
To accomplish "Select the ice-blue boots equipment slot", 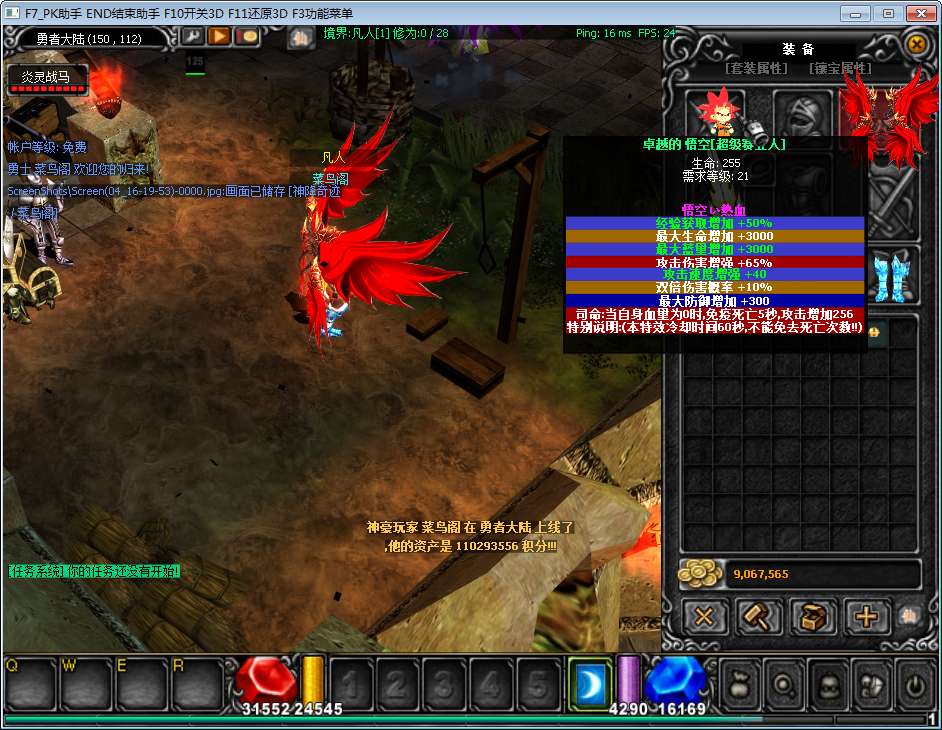I will [x=893, y=277].
